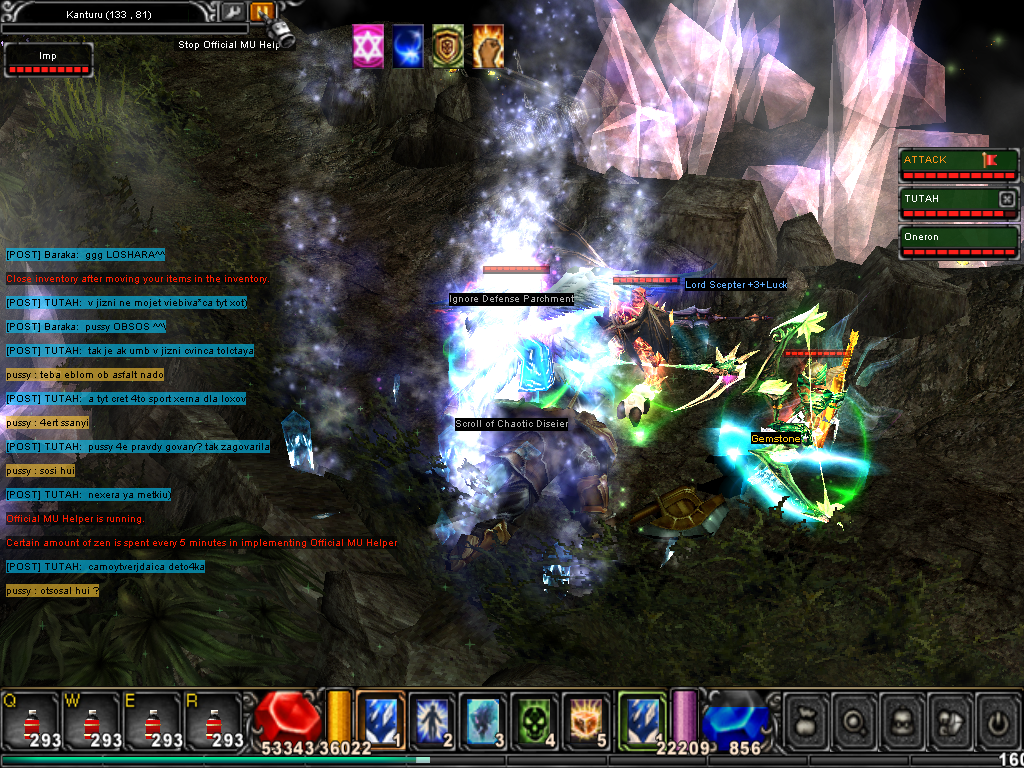This screenshot has width=1024, height=768.
Task: Open MU Helper settings with the wrench button
Action: tap(233, 12)
